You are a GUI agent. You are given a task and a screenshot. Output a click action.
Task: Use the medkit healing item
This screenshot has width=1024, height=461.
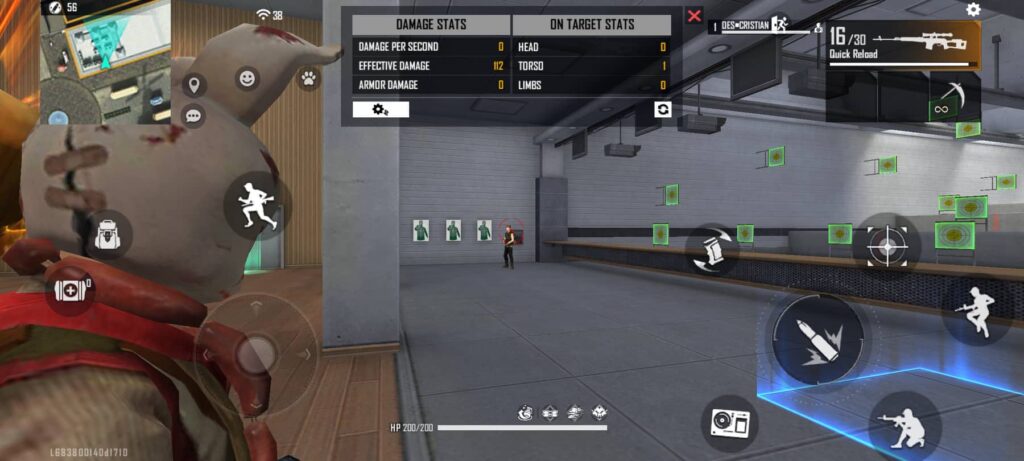tap(70, 291)
